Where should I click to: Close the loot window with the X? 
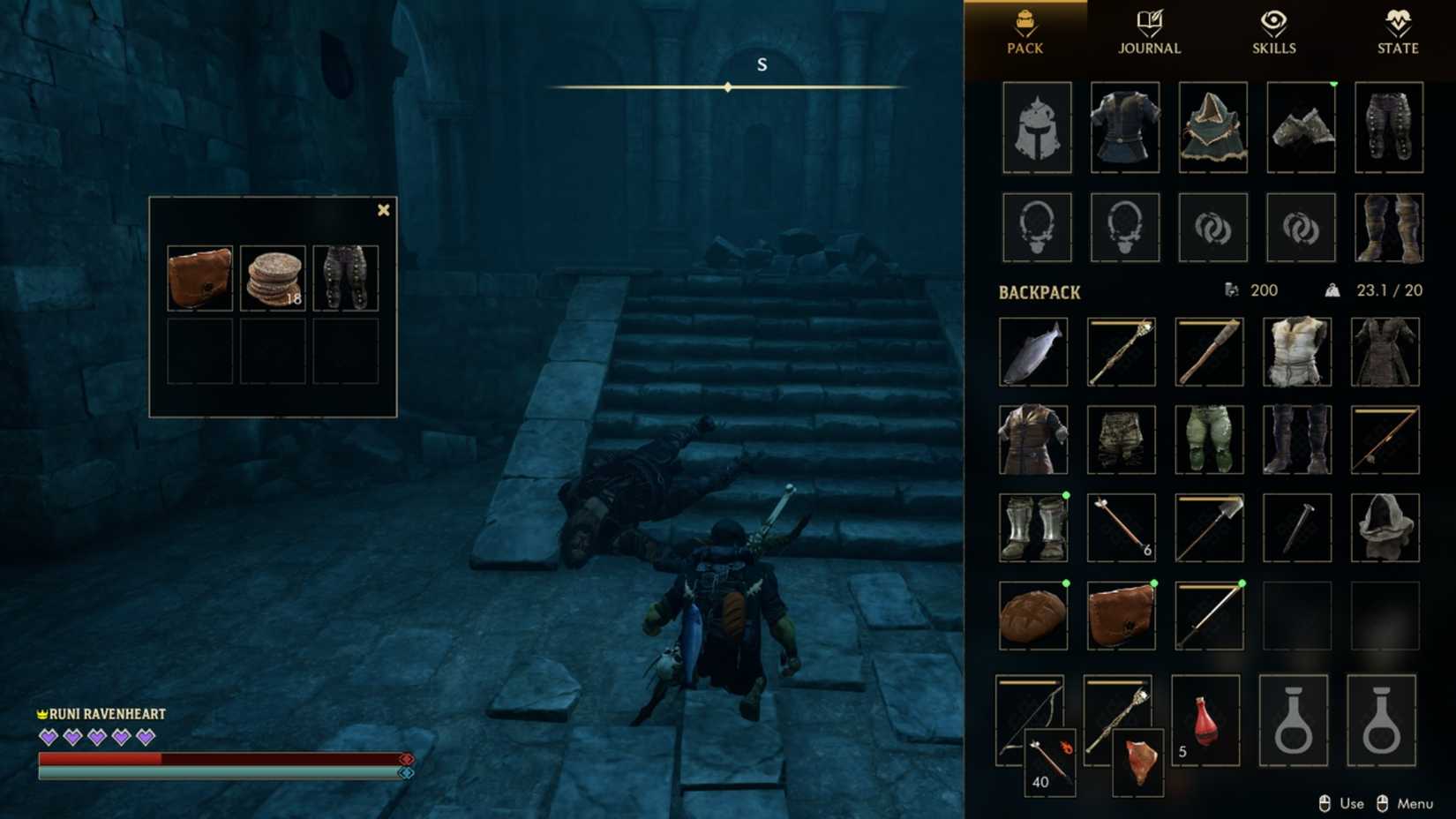pyautogui.click(x=382, y=209)
